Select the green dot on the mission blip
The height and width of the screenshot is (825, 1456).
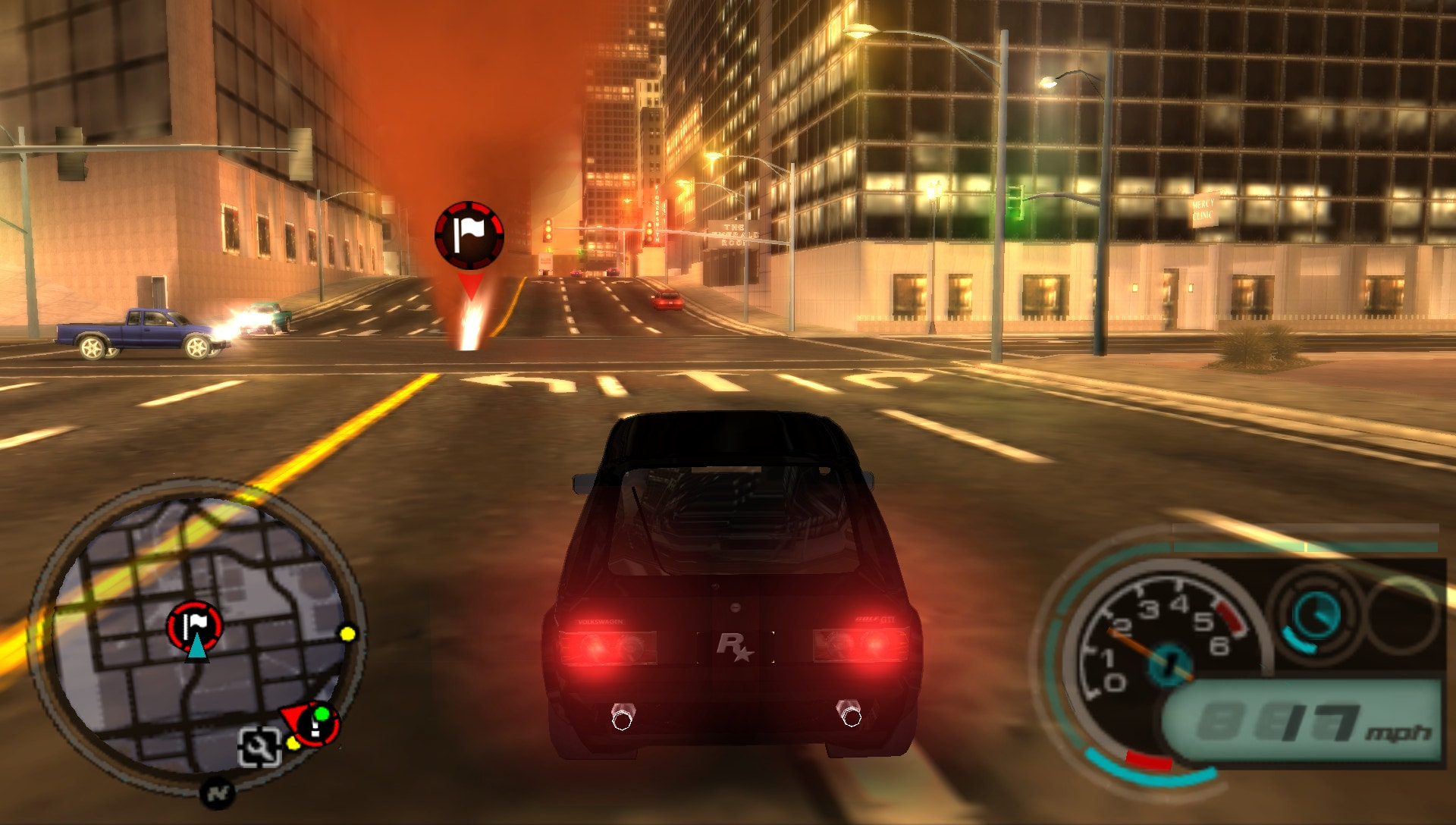[x=322, y=714]
